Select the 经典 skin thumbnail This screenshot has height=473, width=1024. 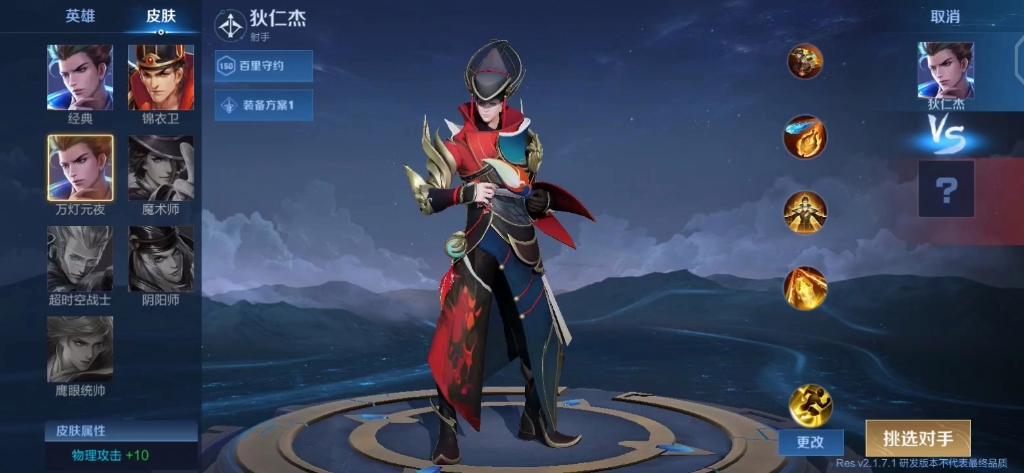click(x=80, y=77)
